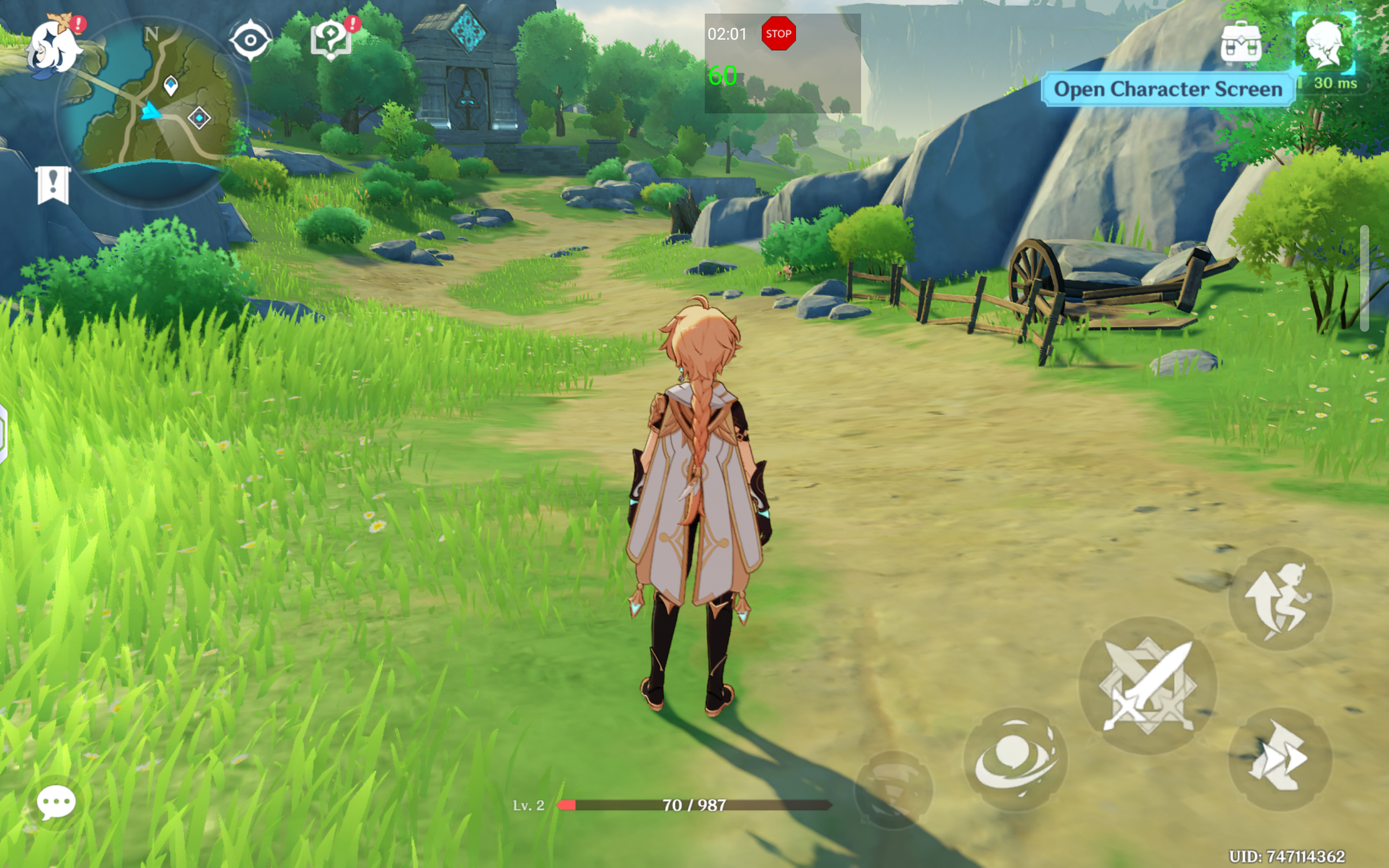Open the character screen portrait
1389x868 pixels.
(1325, 45)
